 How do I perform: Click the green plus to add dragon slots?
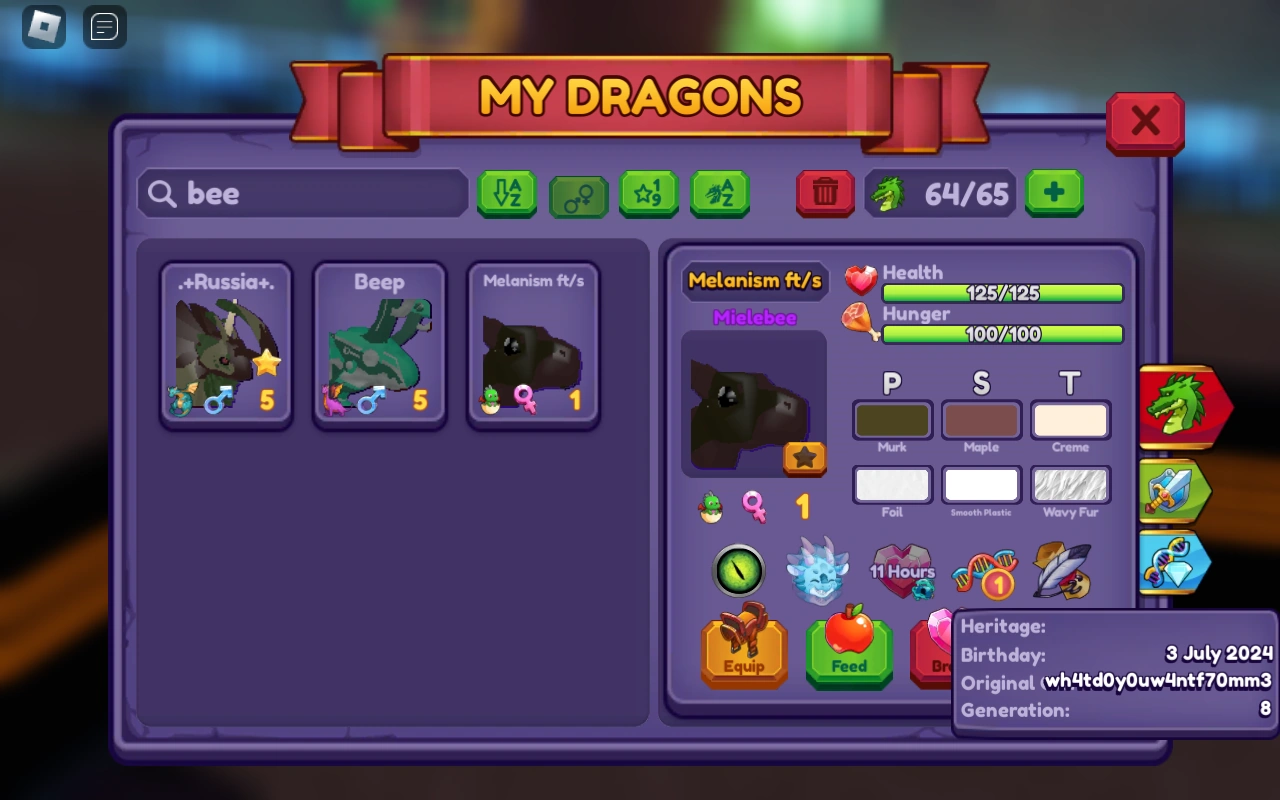[x=1053, y=192]
